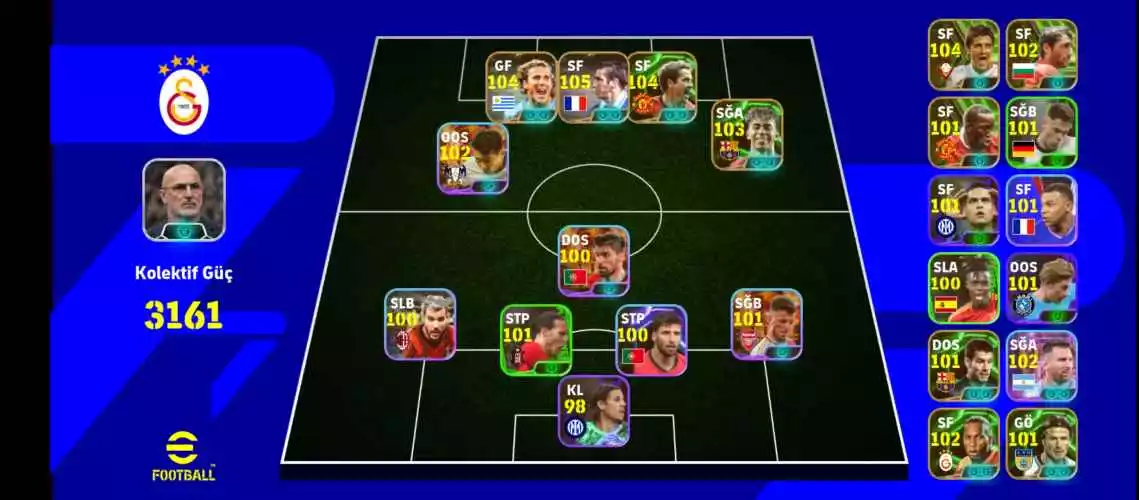Select the GF 104 Uruguay forward card
1139x500 pixels.
click(x=521, y=87)
